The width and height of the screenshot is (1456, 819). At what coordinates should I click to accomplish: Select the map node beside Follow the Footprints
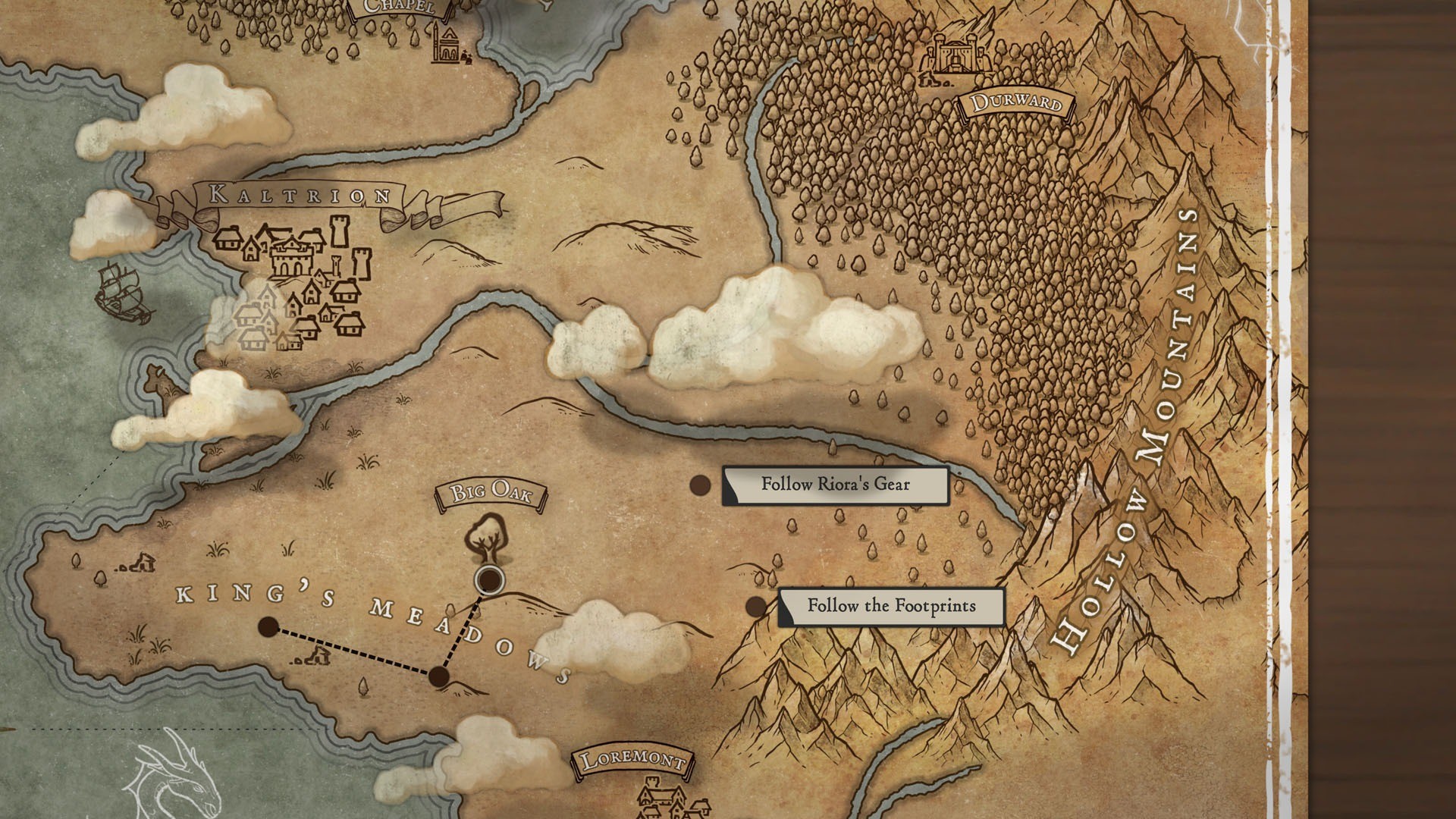tap(756, 607)
